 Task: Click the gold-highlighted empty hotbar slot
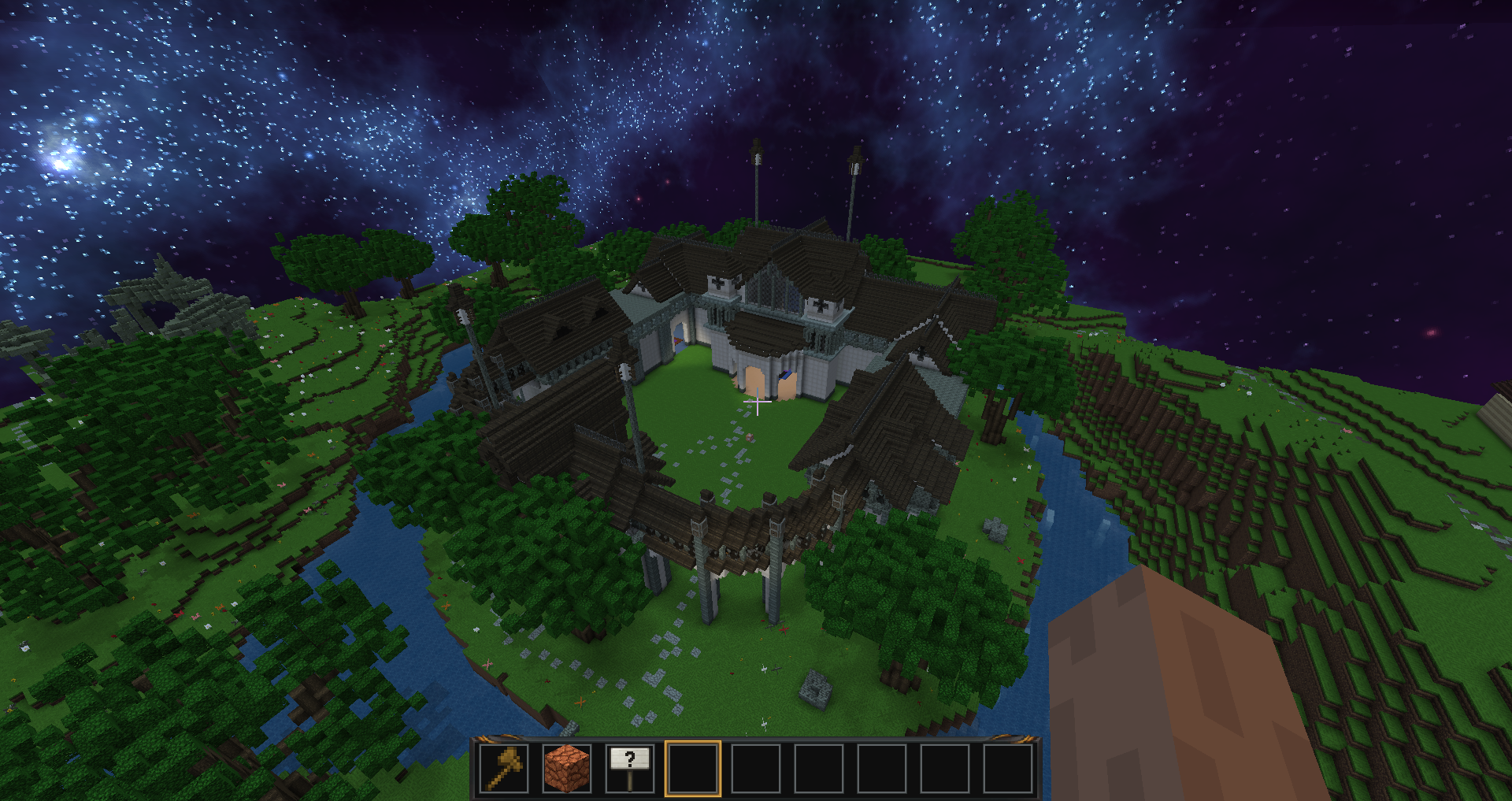pos(693,768)
